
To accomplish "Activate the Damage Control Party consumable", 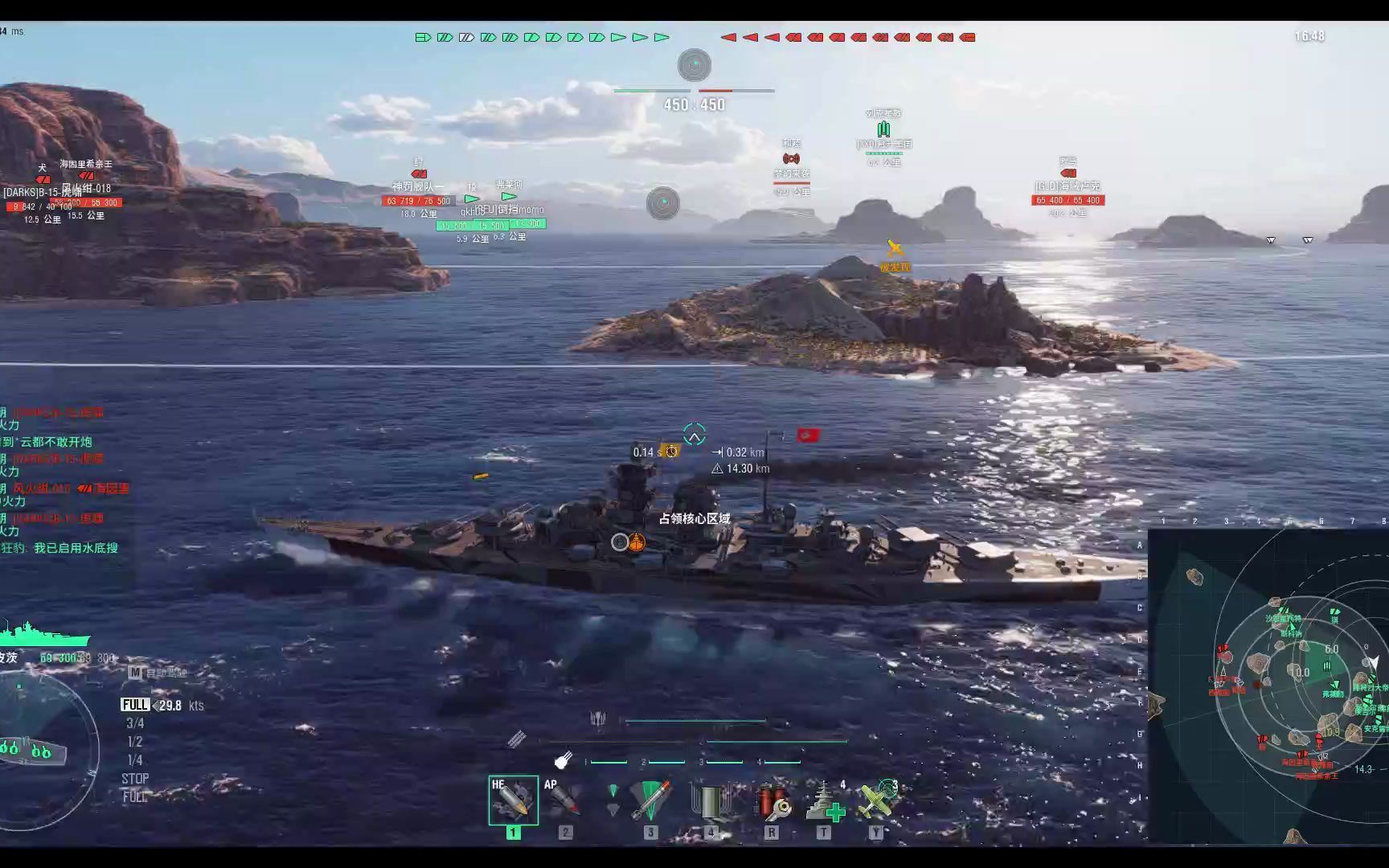I will [772, 801].
